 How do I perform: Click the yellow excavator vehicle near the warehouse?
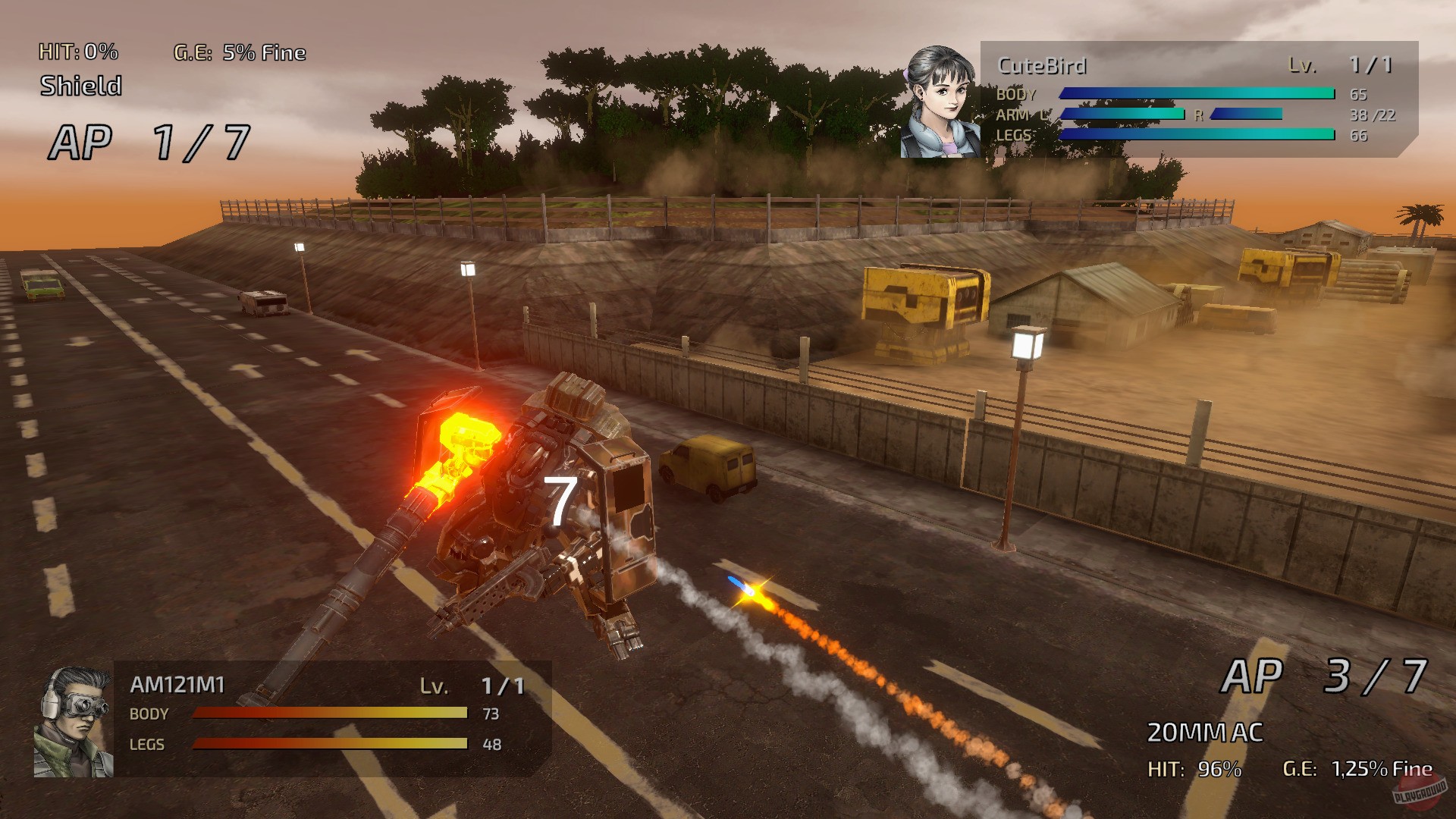tap(925, 303)
